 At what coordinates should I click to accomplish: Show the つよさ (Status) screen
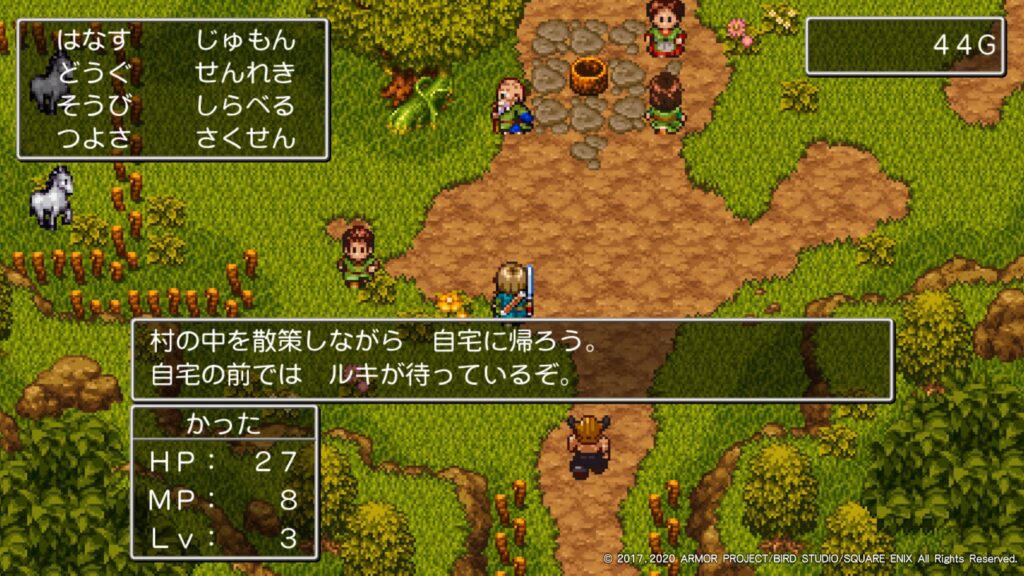point(93,137)
